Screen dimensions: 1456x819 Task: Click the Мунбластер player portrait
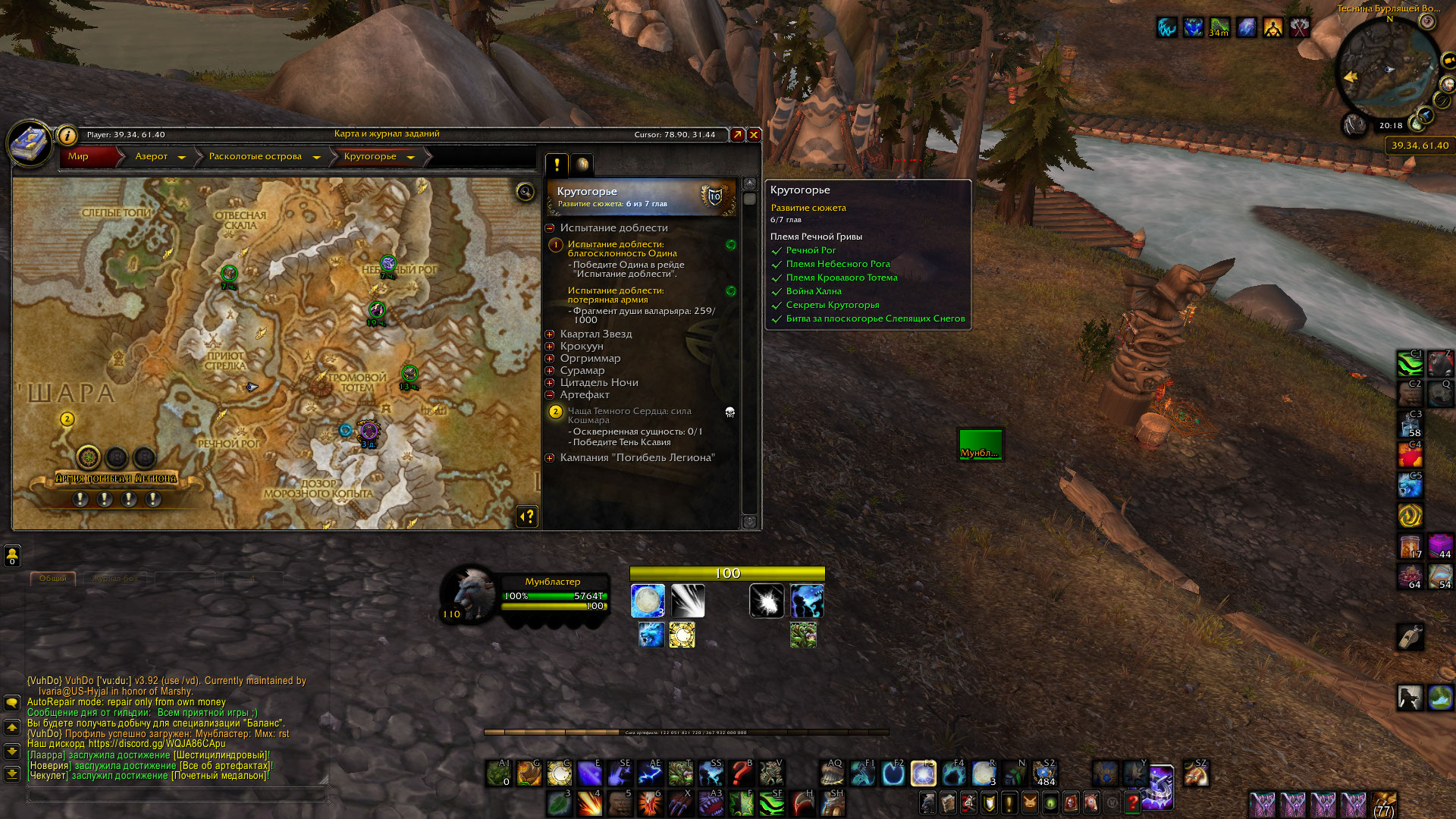pos(470,594)
